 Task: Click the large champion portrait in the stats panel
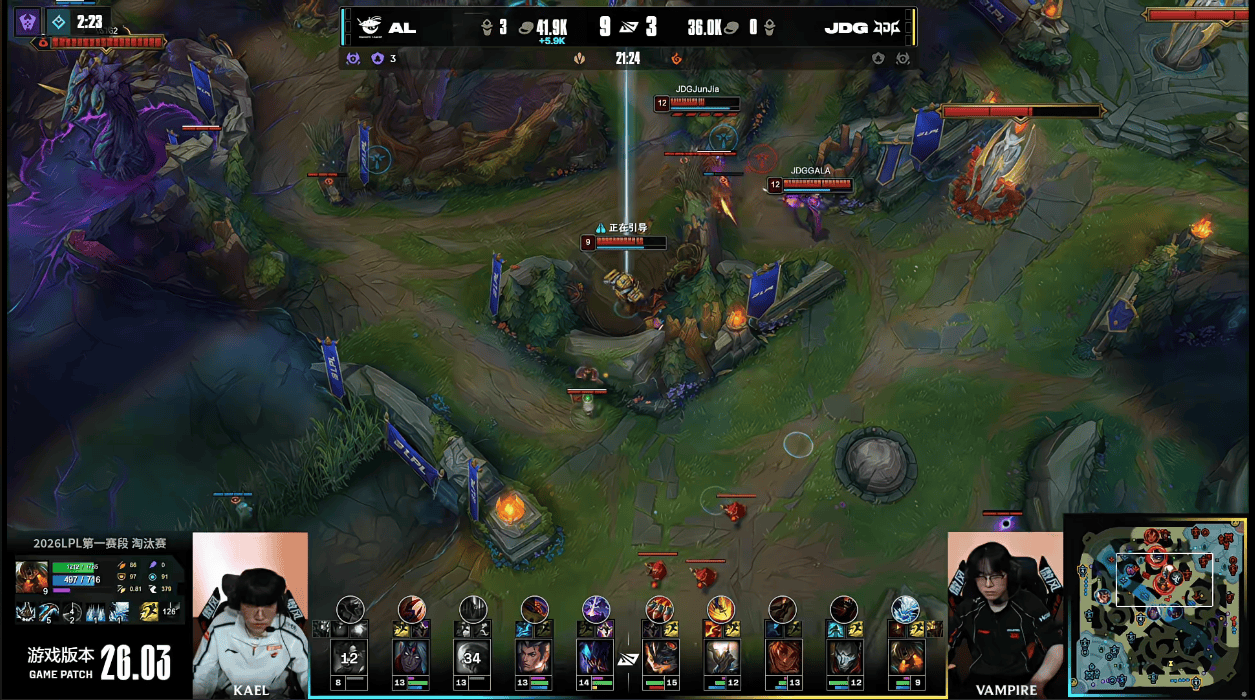point(31,578)
